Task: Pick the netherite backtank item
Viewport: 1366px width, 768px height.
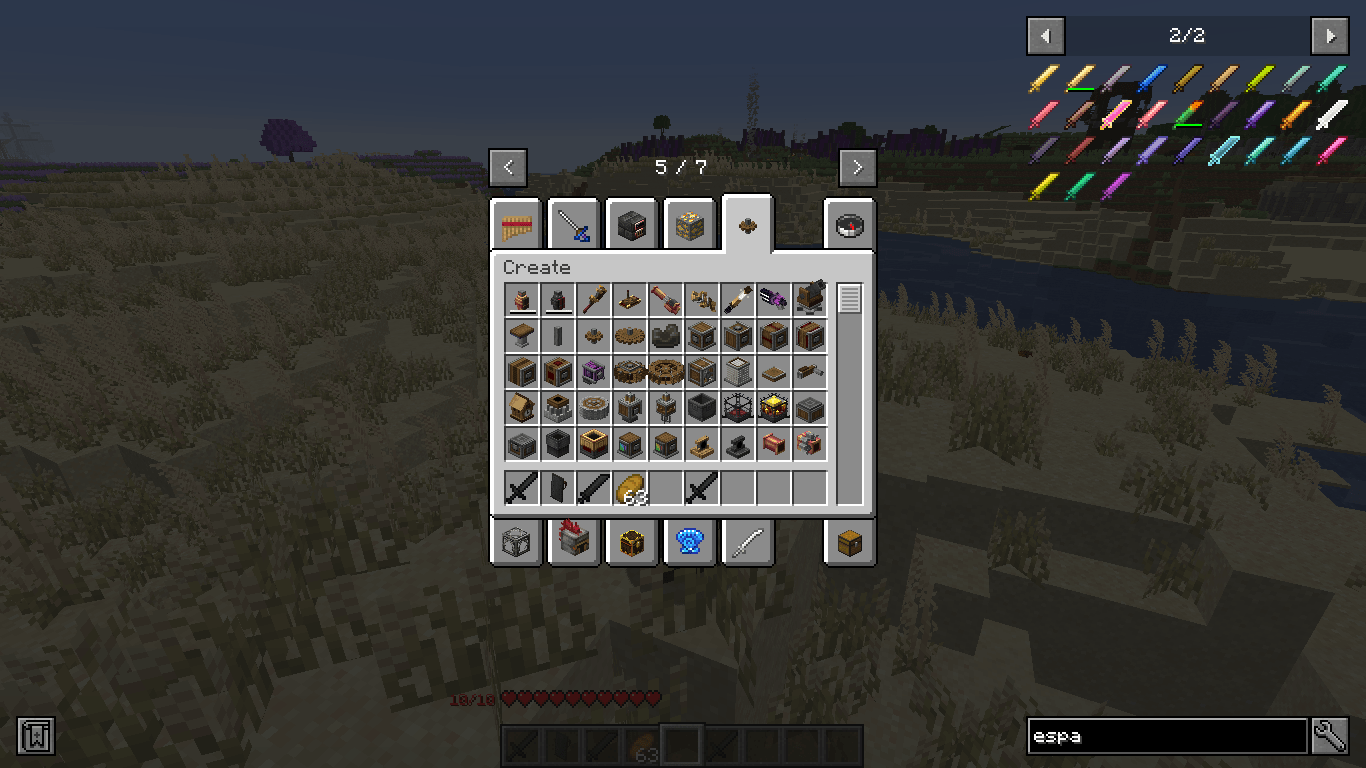Action: [x=557, y=299]
